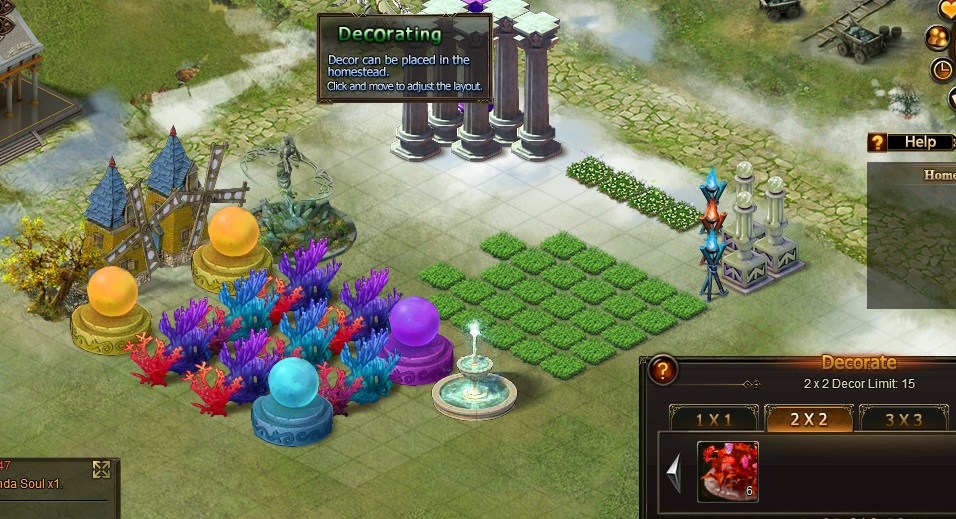
Task: Open the friends icon with two figures
Action: (x=938, y=38)
